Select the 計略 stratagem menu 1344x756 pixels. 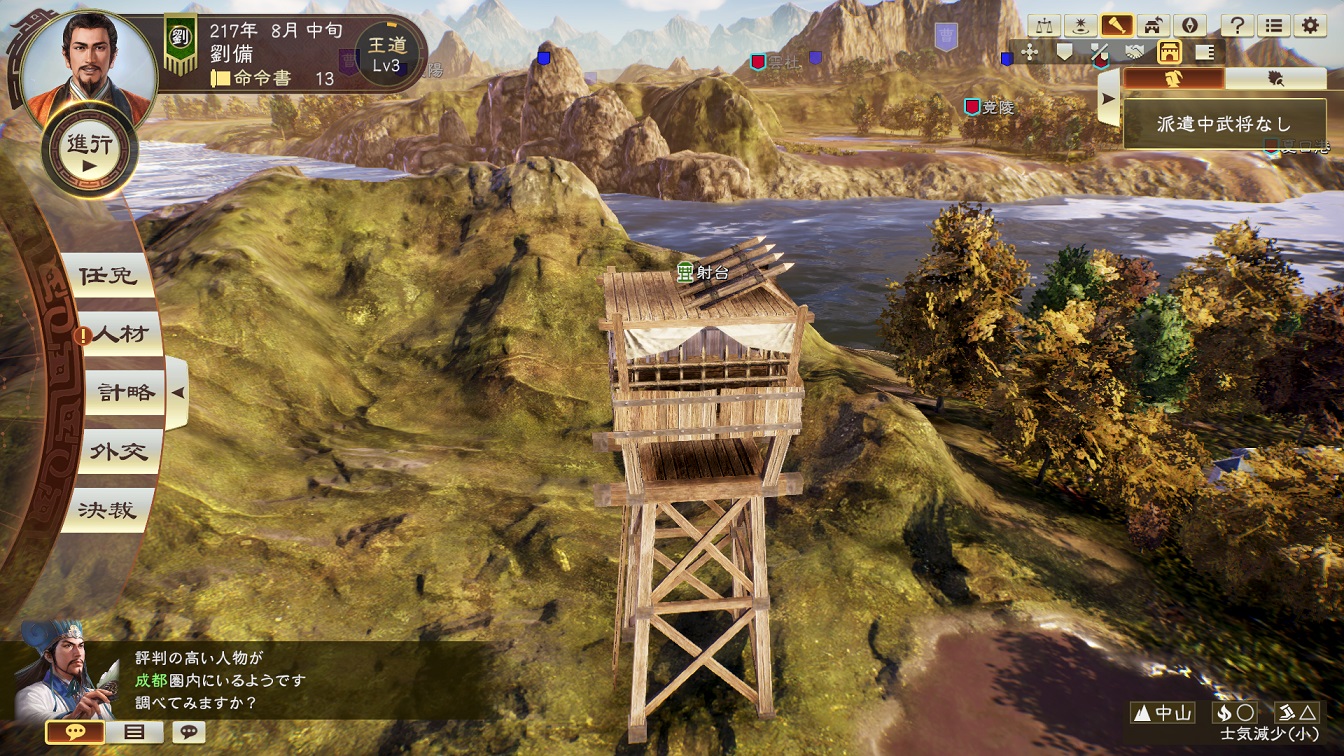coord(123,394)
